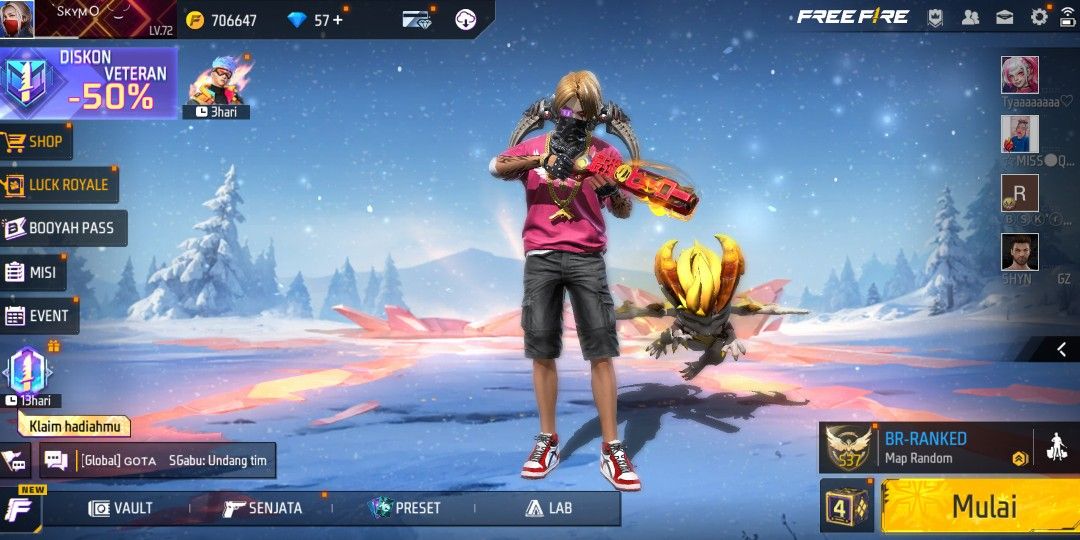Select the PRESET tab

coord(405,508)
